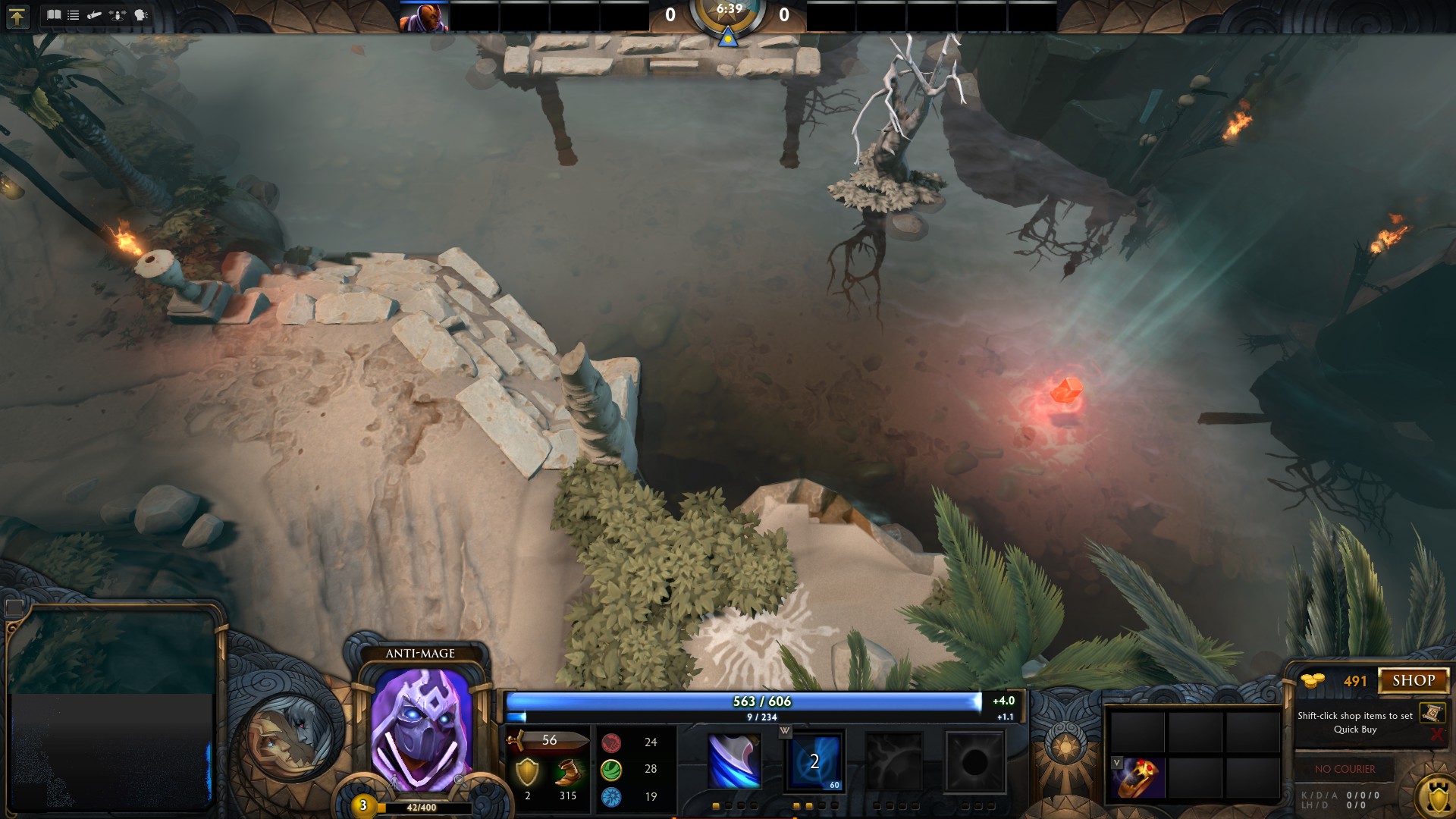The image size is (1456, 819).
Task: Show the scoreboard list icon
Action: point(74,15)
